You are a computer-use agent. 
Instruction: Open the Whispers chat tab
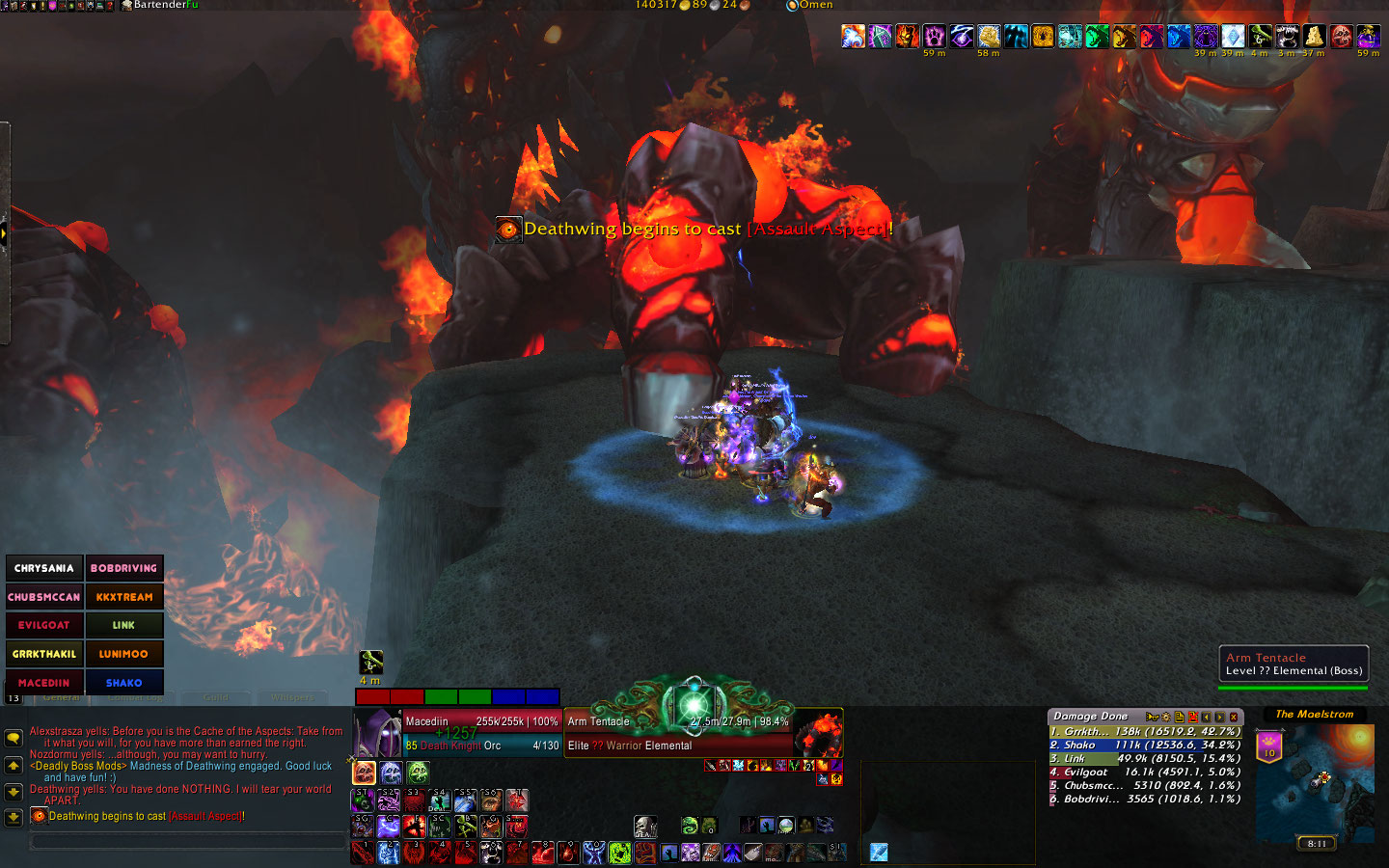pyautogui.click(x=291, y=697)
